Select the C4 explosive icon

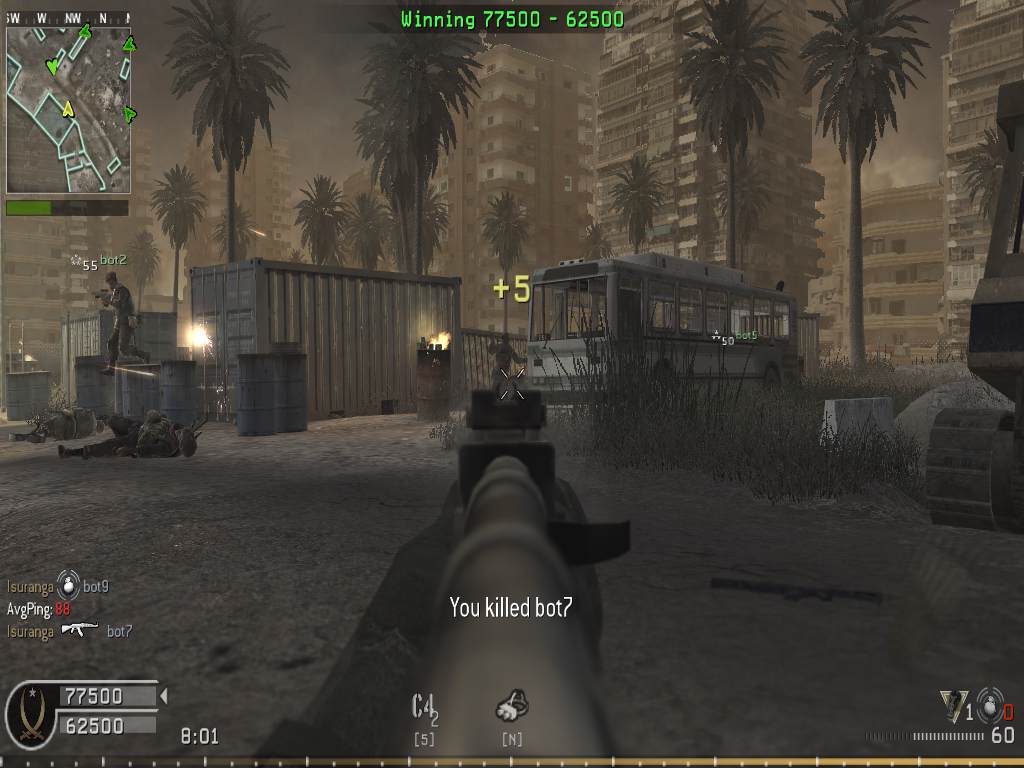(x=424, y=708)
